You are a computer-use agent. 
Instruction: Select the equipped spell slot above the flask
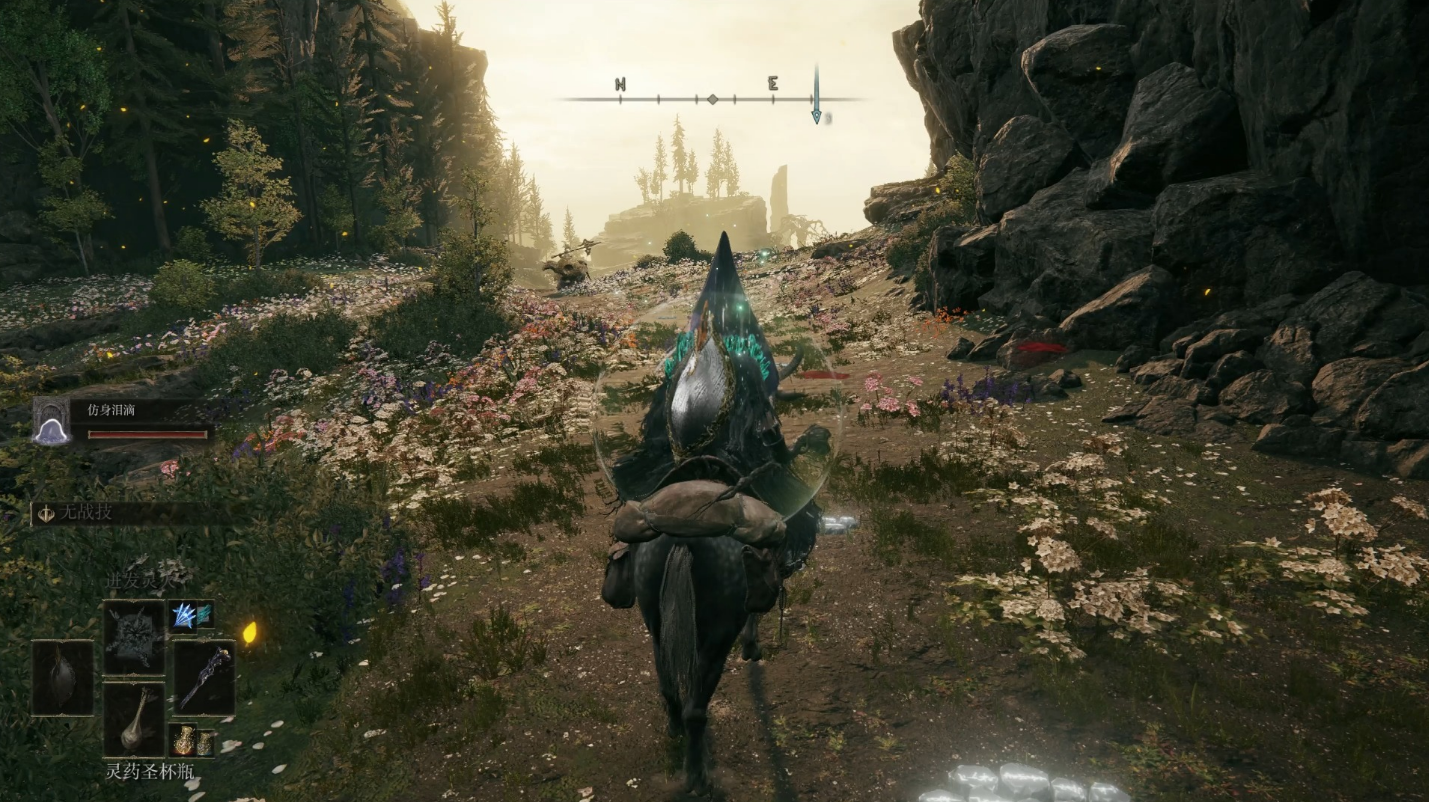(134, 637)
